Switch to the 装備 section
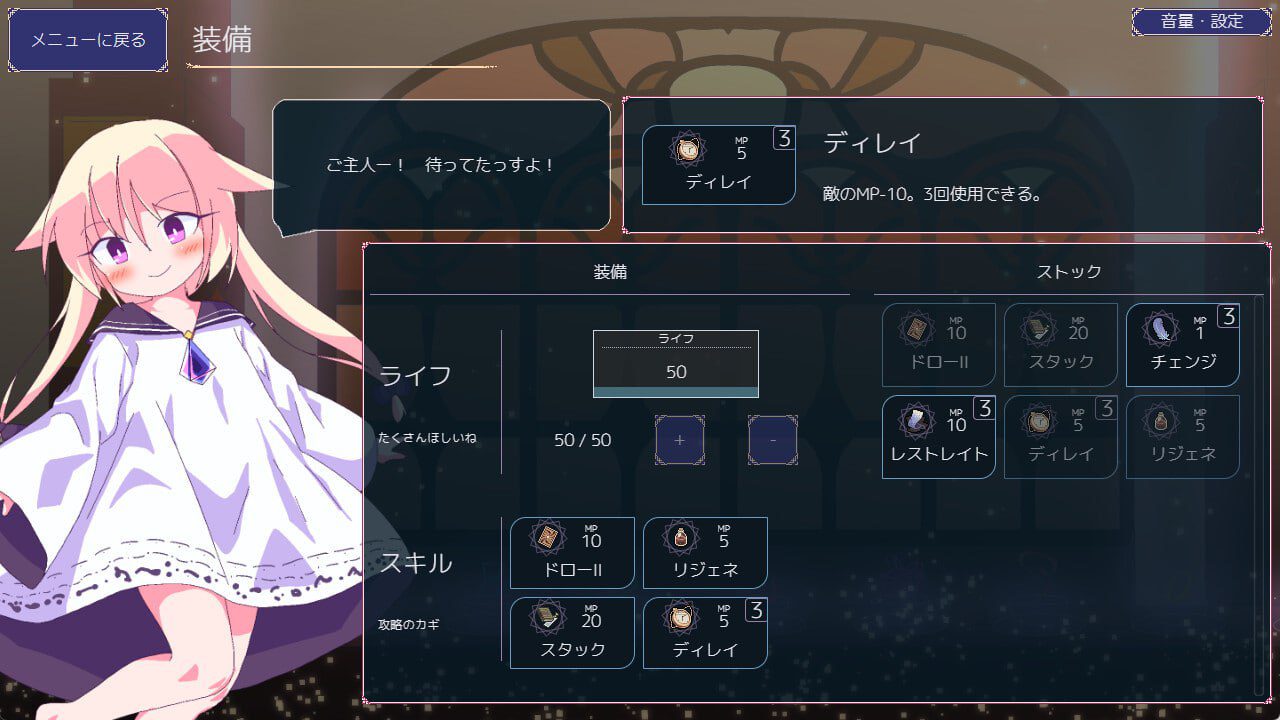The image size is (1280, 720). pos(611,271)
